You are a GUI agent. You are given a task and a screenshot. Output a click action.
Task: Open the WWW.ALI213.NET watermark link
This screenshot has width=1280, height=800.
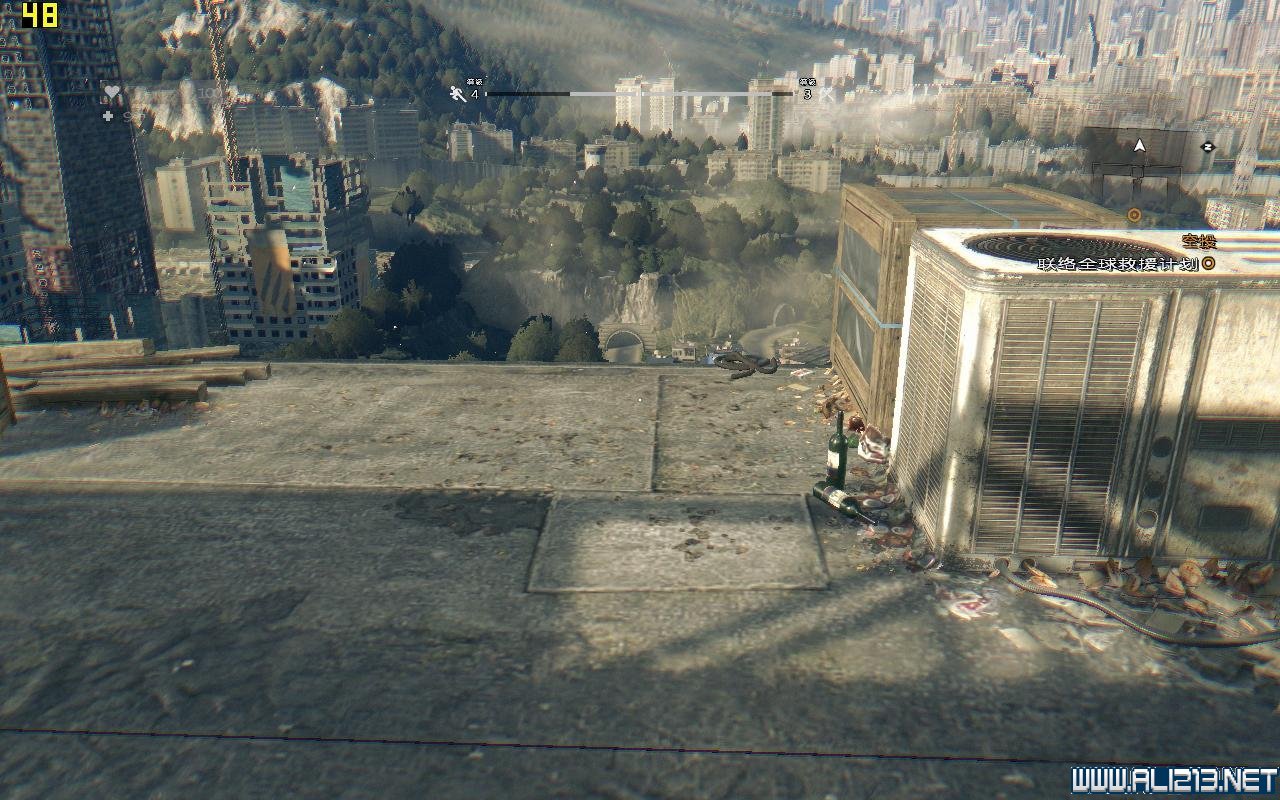coord(1173,780)
